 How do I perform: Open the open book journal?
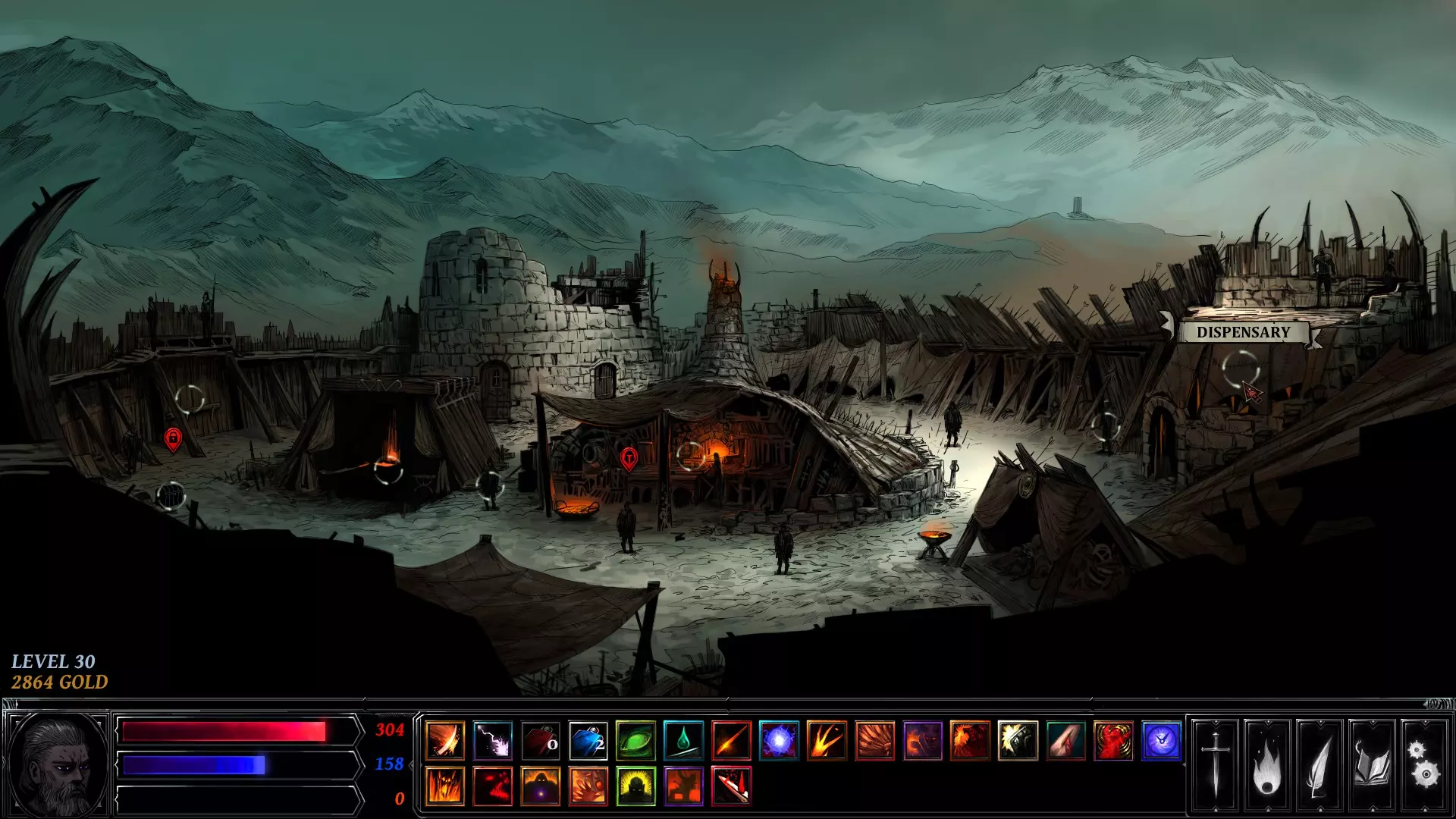click(x=1372, y=766)
